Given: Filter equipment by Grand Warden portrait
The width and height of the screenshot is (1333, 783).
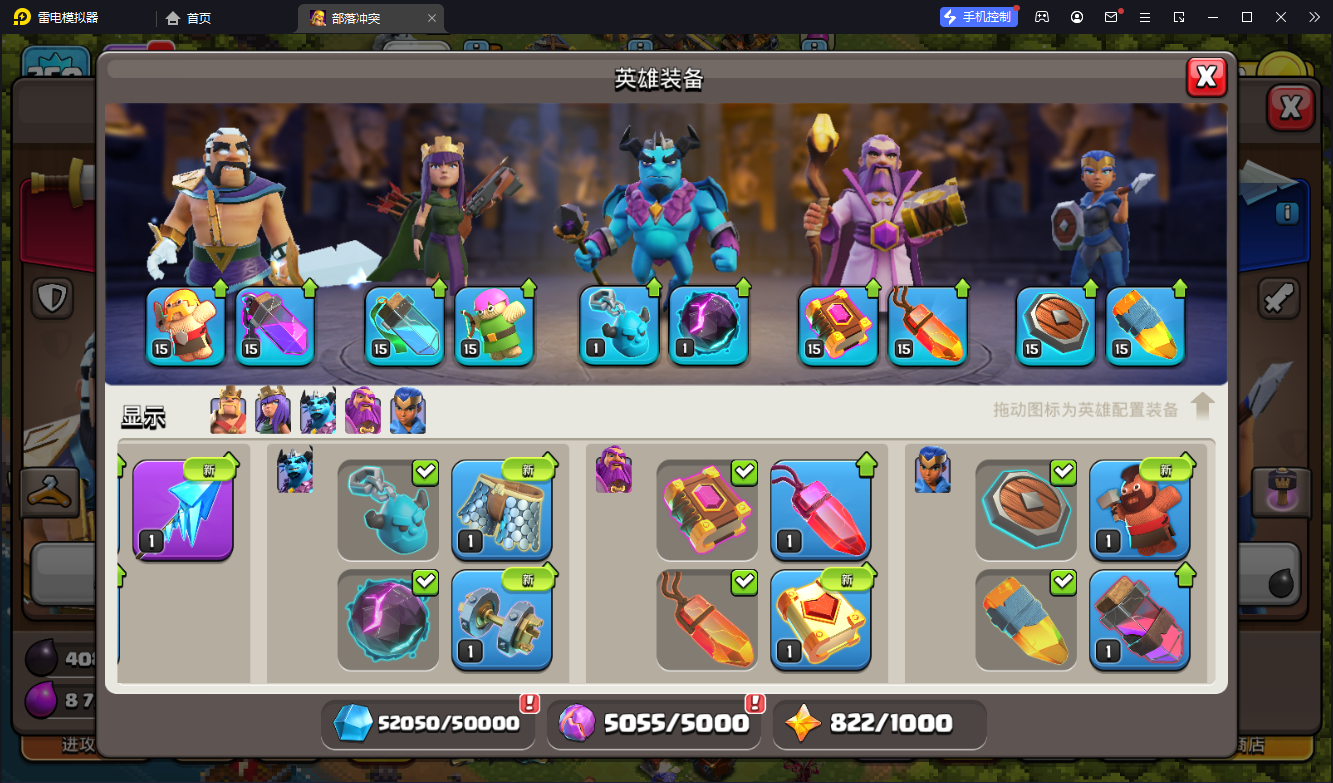Looking at the screenshot, I should coord(363,411).
